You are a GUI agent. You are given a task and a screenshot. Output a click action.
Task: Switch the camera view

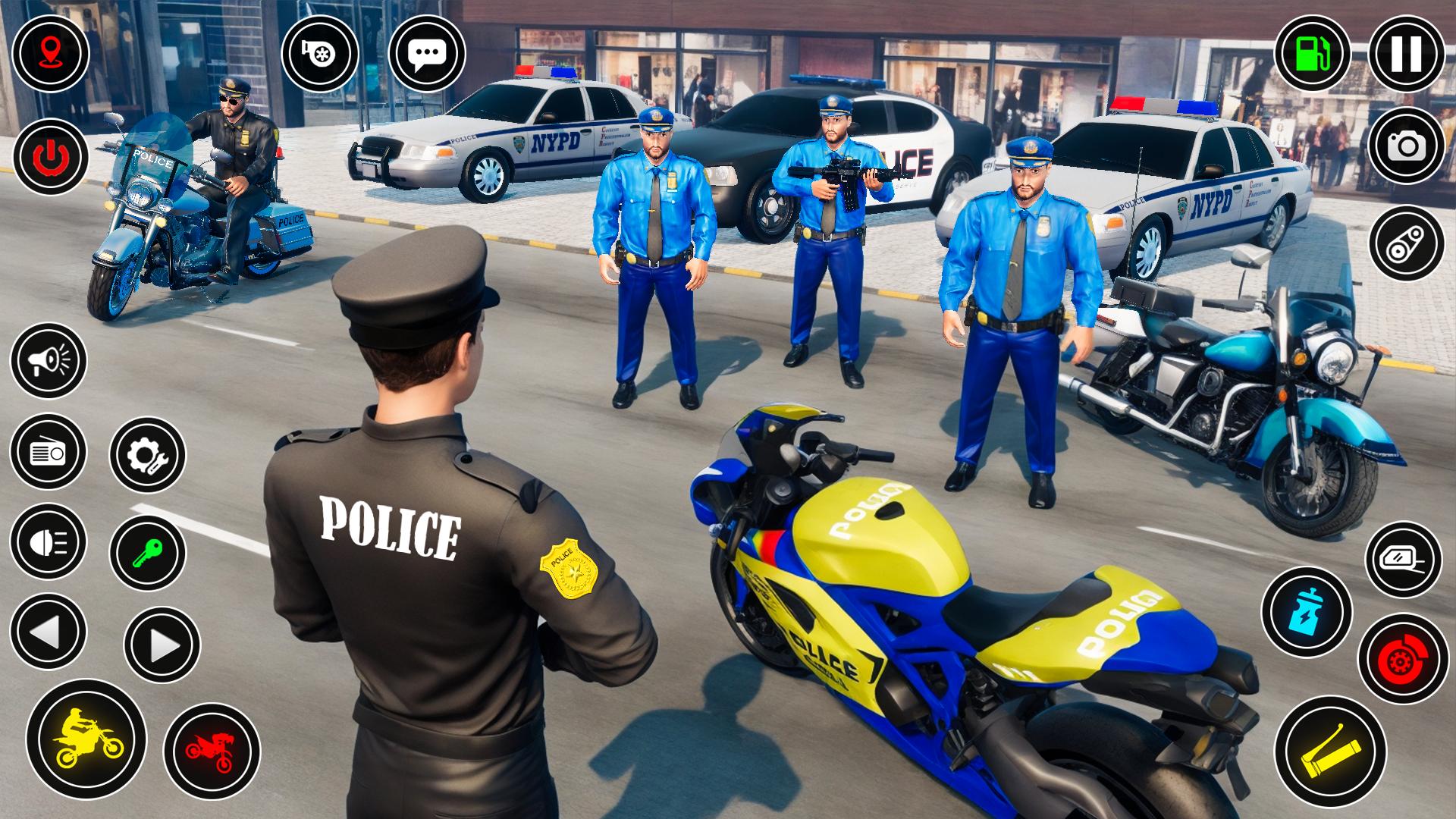tap(1407, 146)
